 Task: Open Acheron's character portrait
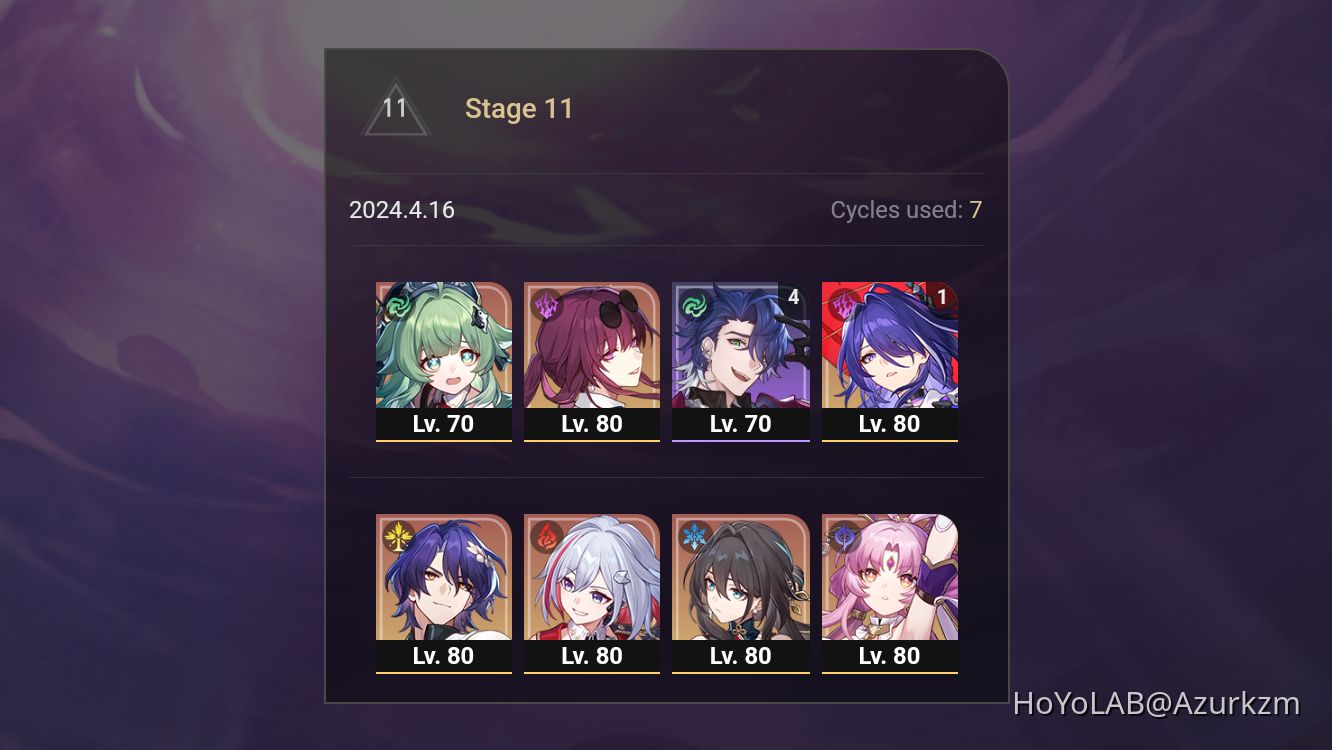[x=889, y=350]
